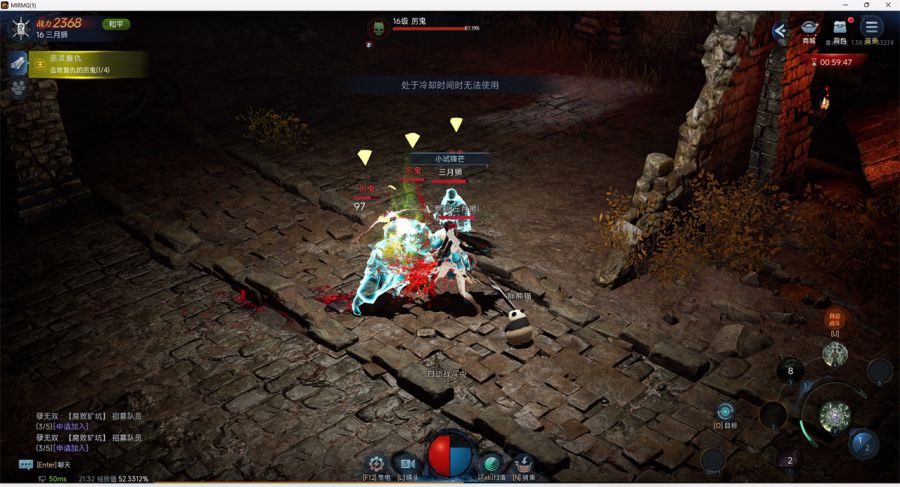The width and height of the screenshot is (900, 487).
Task: Open the hamburger main menu
Action: point(872,28)
